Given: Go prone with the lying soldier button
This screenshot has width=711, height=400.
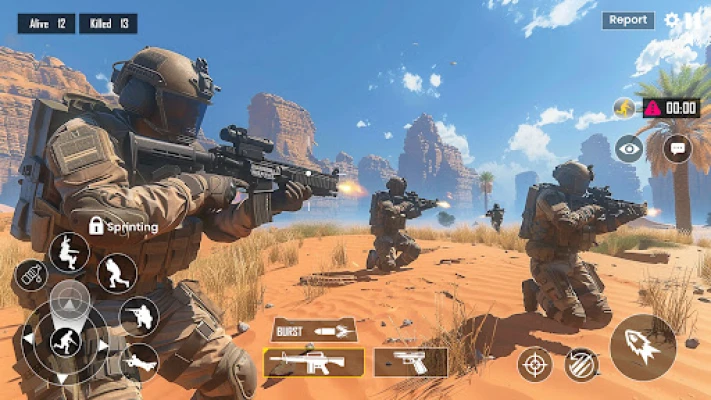Looking at the screenshot, I should pos(139,362).
